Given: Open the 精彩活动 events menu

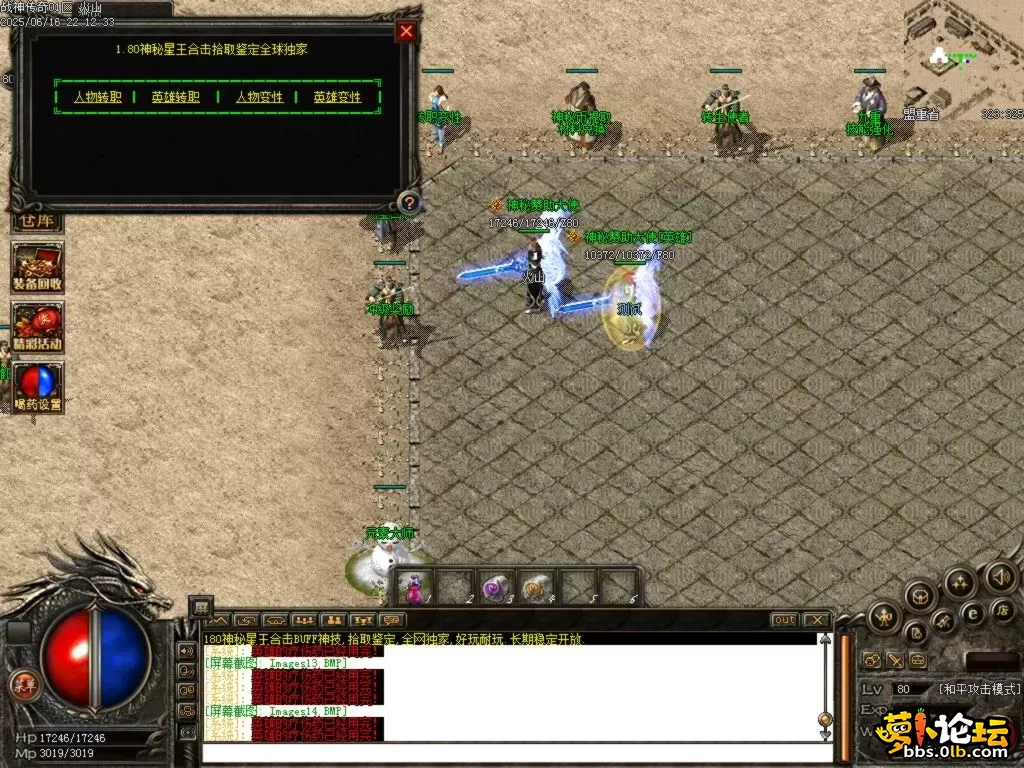Looking at the screenshot, I should 38,328.
